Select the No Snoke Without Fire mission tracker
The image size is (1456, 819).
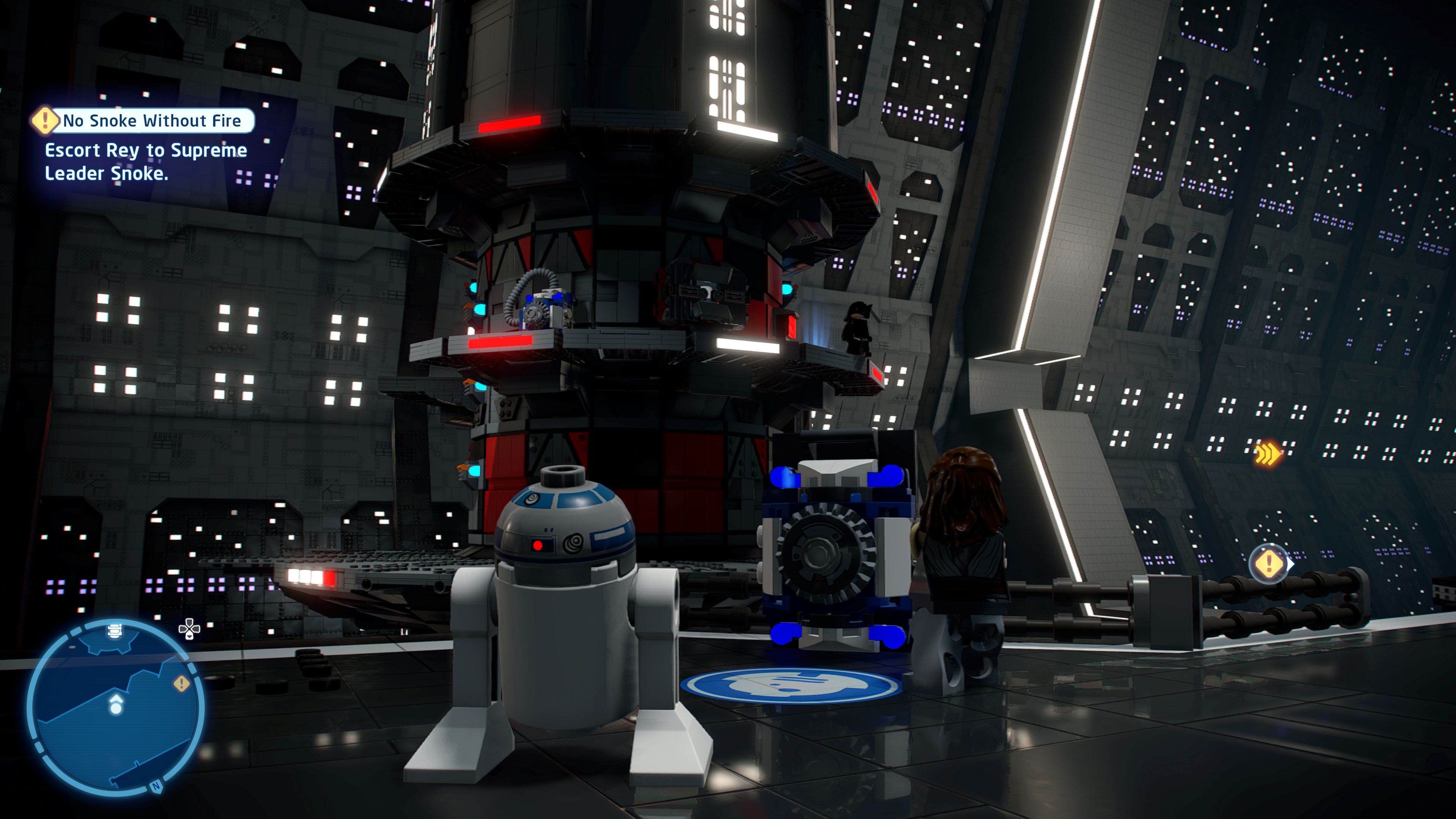152,121
